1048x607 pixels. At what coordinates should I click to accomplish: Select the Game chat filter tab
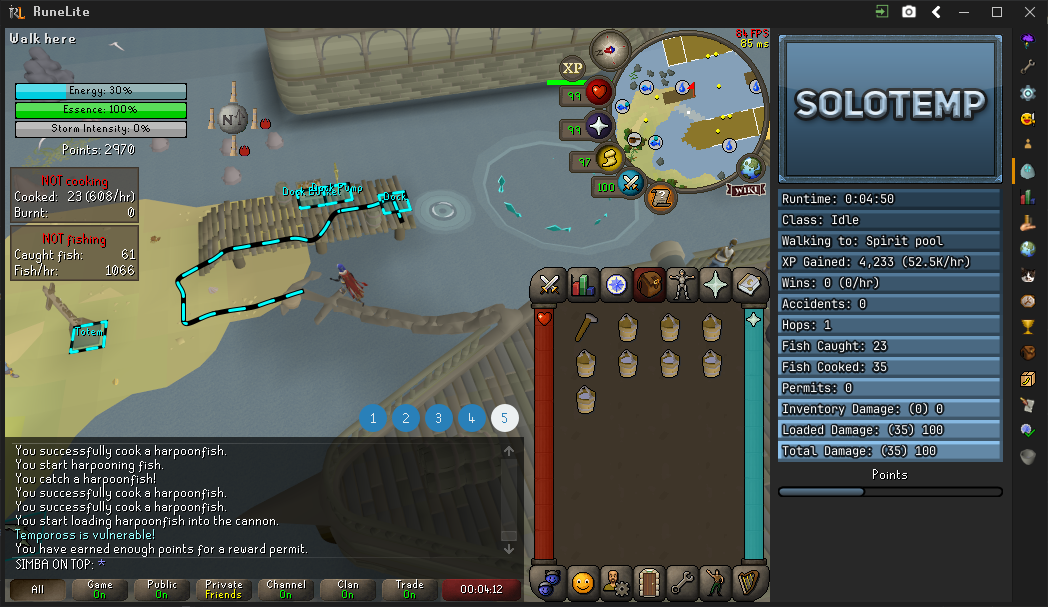tap(100, 589)
